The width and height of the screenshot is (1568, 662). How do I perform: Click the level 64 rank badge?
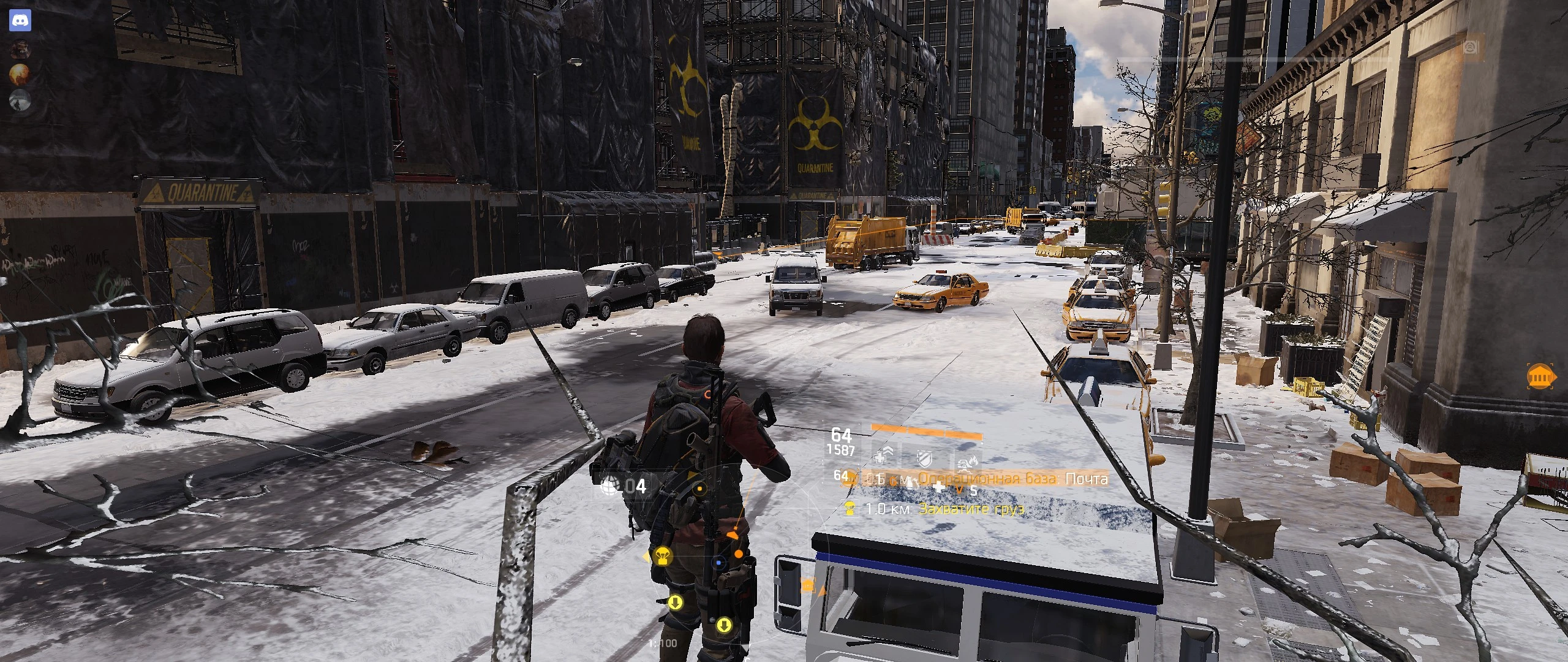click(841, 435)
